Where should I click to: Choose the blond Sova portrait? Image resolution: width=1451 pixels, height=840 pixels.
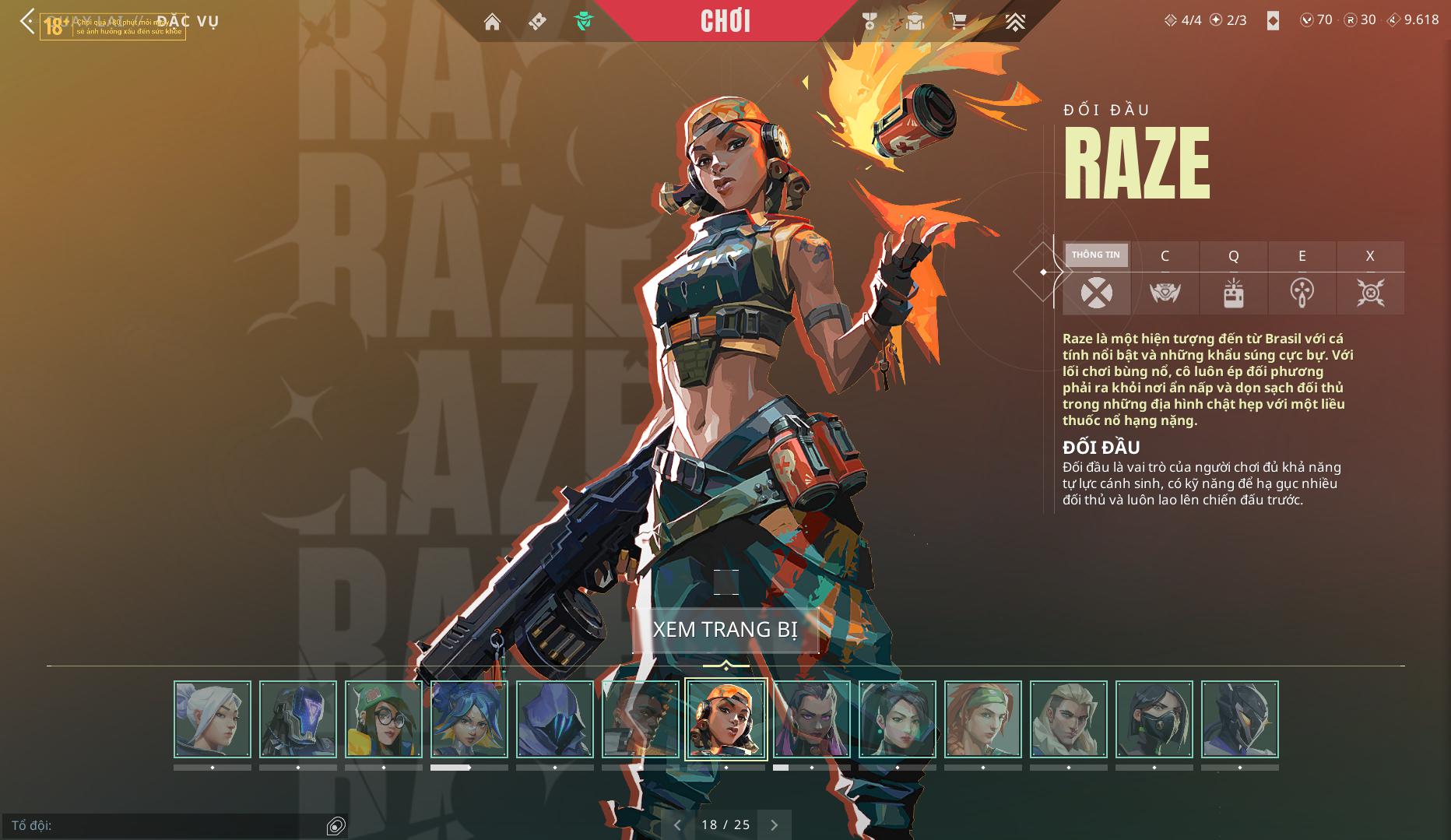point(1069,719)
